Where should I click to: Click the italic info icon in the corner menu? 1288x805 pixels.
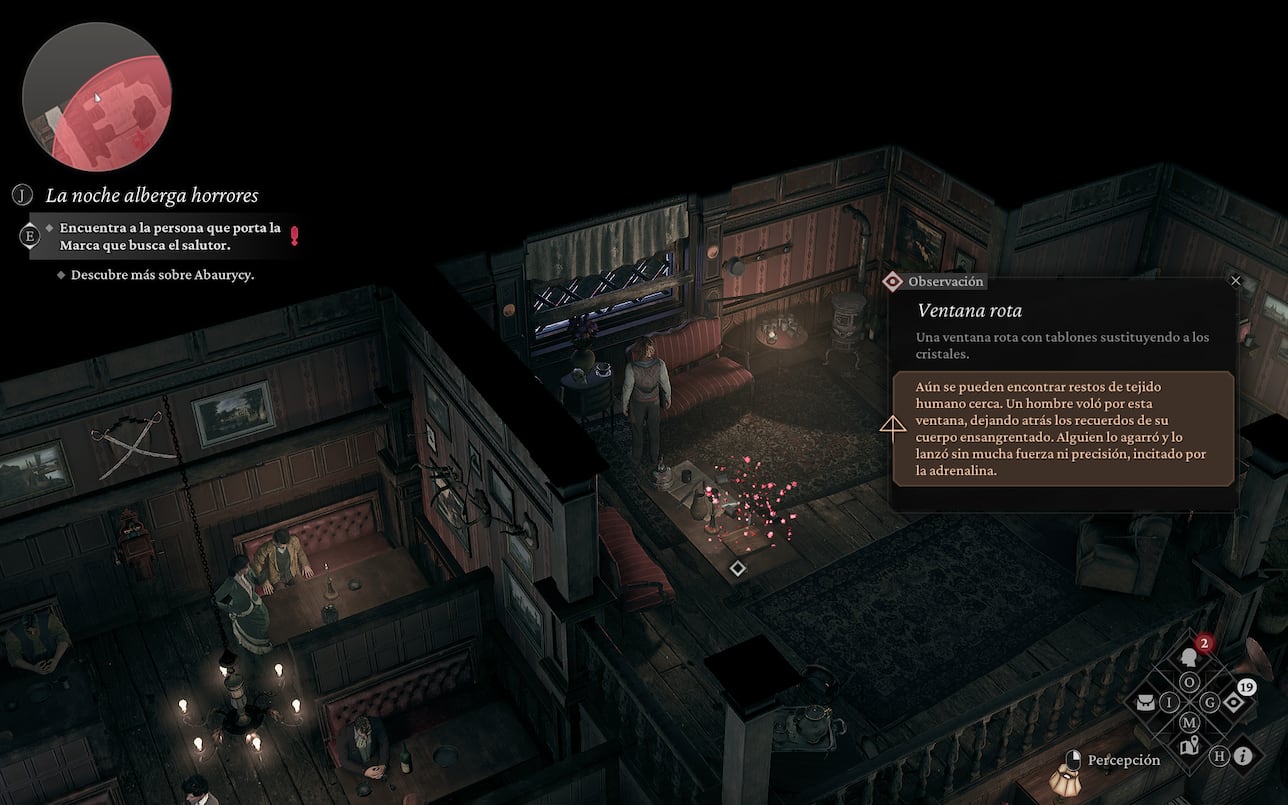point(1242,757)
